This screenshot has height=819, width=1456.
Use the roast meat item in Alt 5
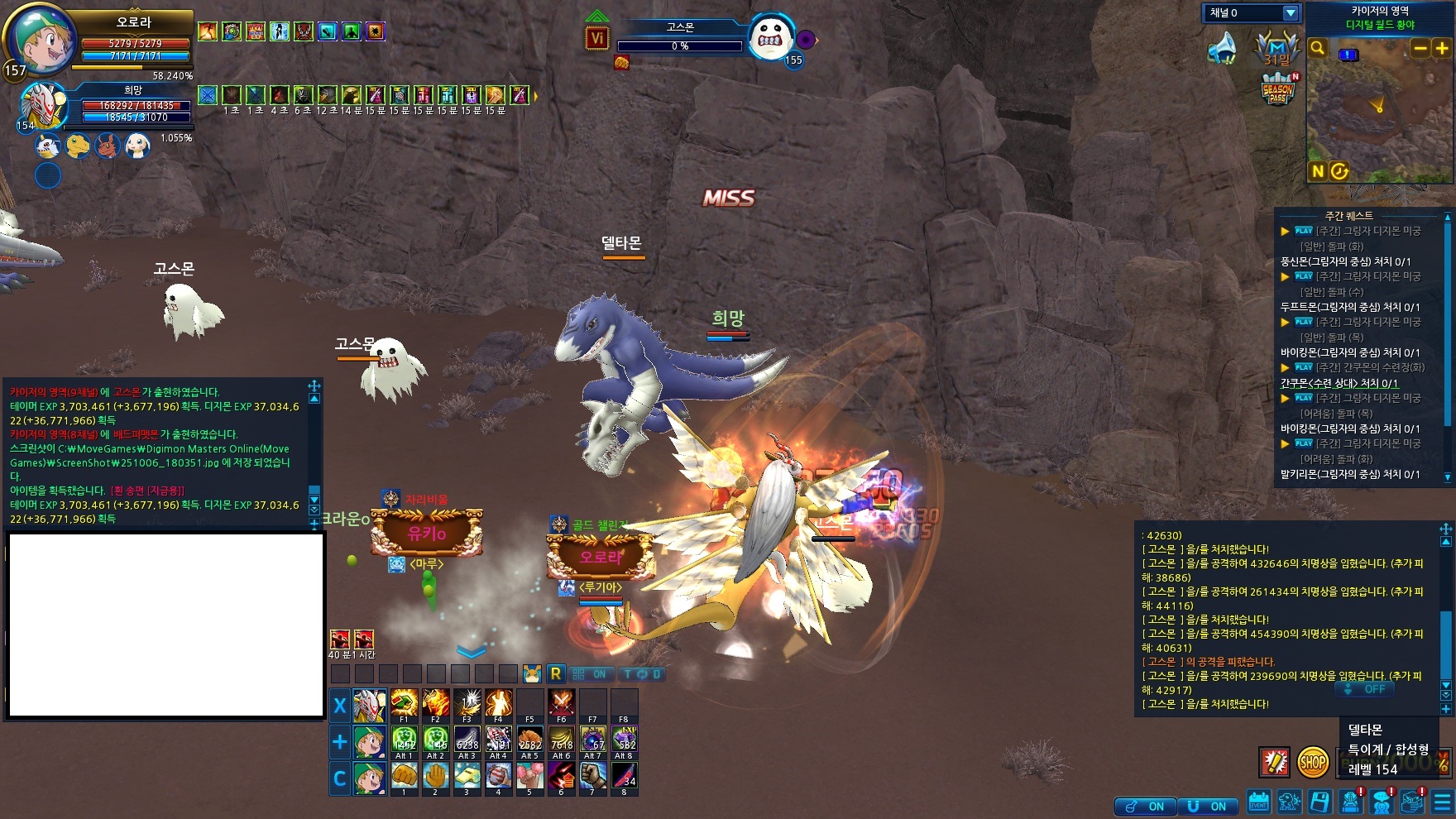tap(530, 739)
